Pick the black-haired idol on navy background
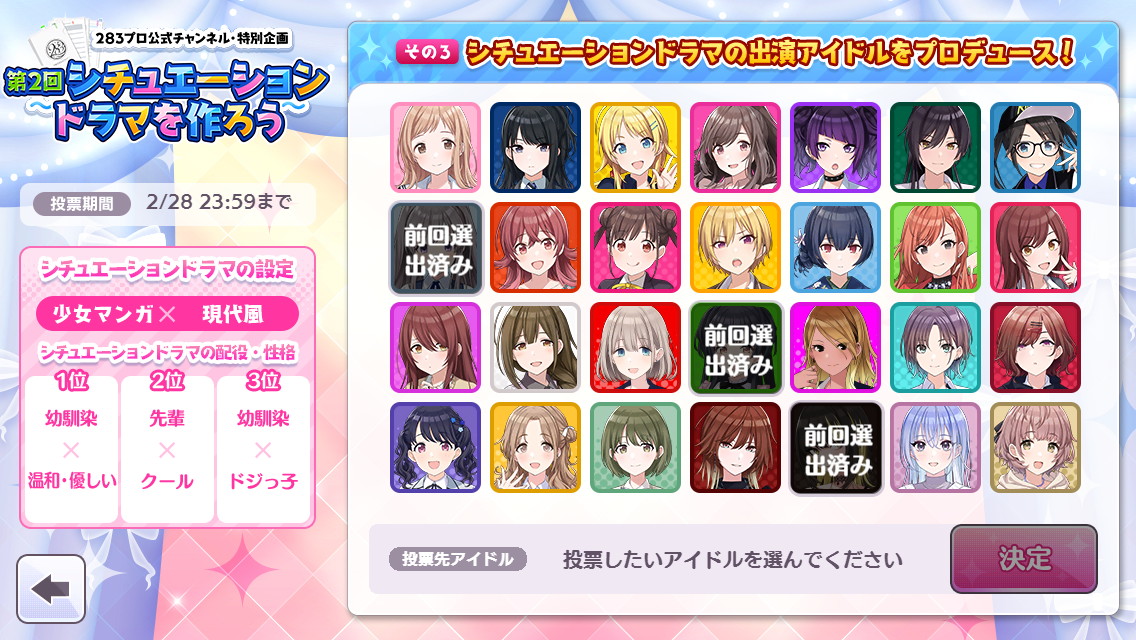 [535, 147]
